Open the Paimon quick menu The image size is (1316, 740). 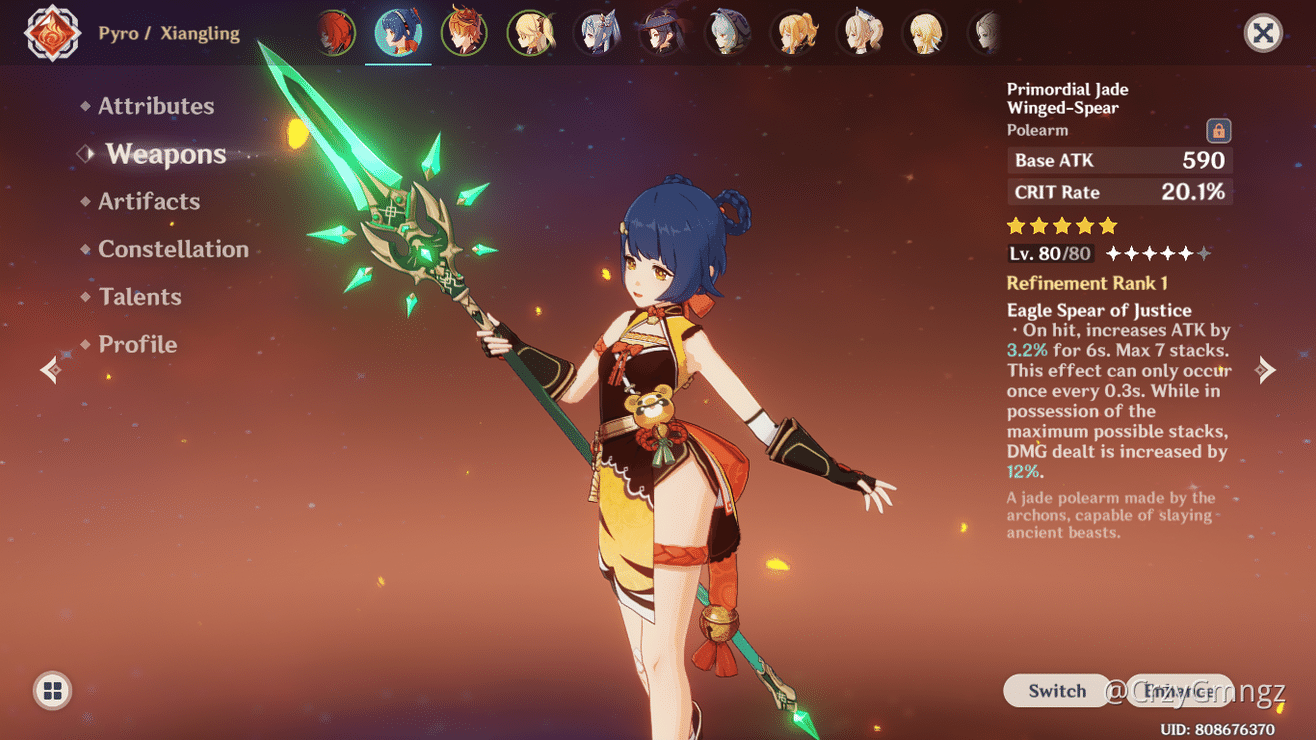tap(51, 690)
